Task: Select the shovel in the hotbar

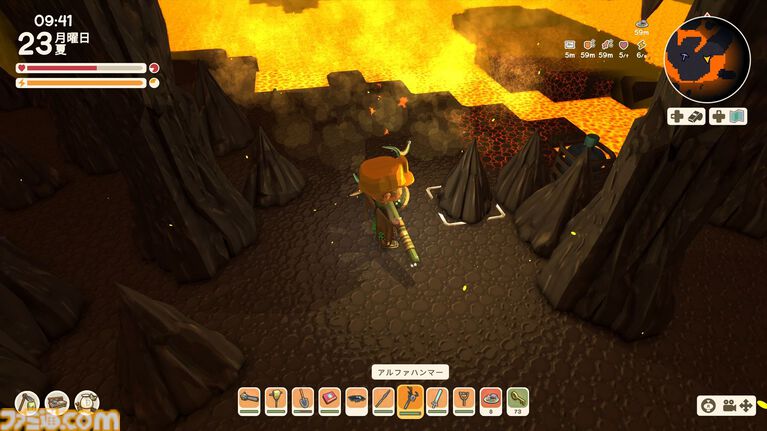Action: point(303,401)
